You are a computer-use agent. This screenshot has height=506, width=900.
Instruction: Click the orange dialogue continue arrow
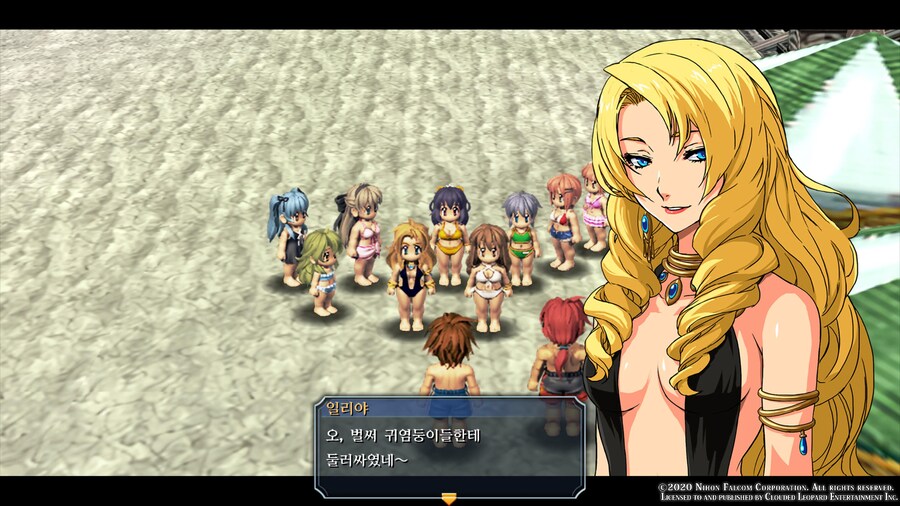point(449,497)
